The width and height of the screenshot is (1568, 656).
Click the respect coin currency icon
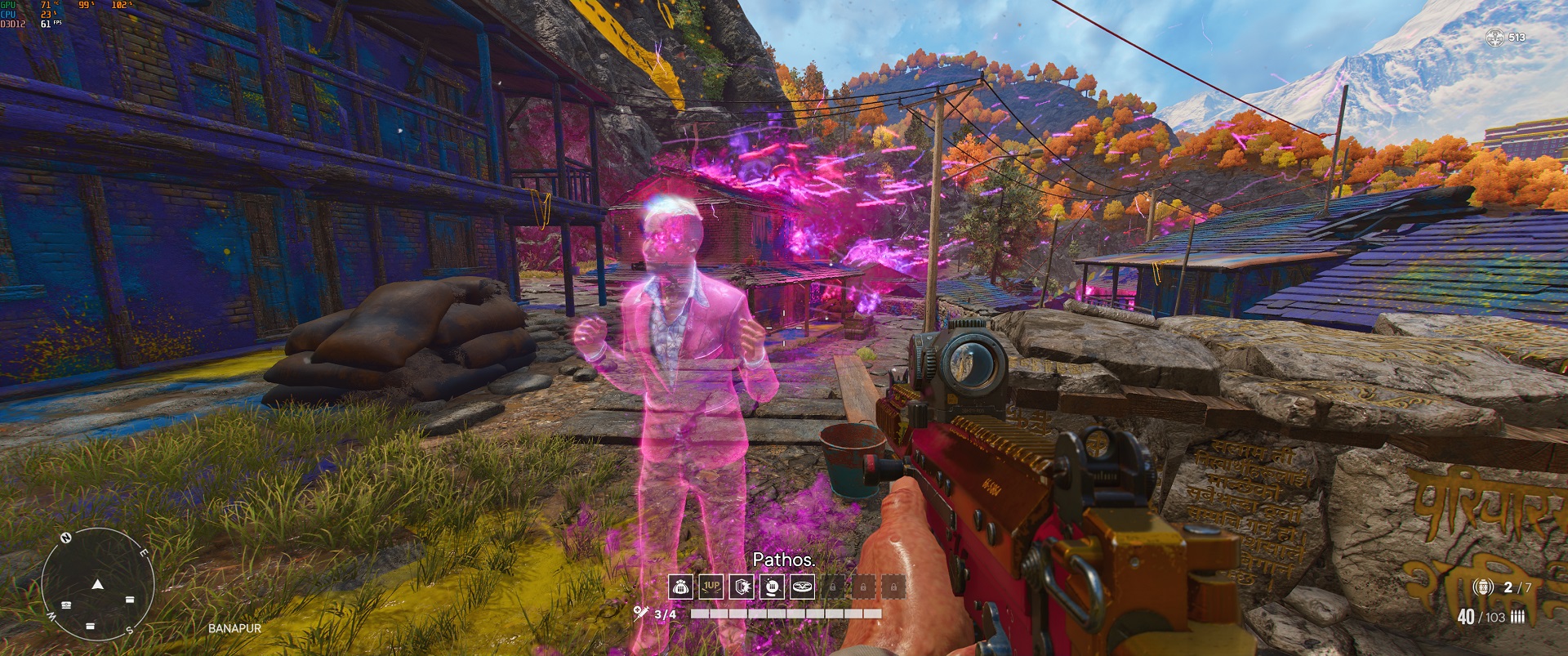coord(1495,37)
